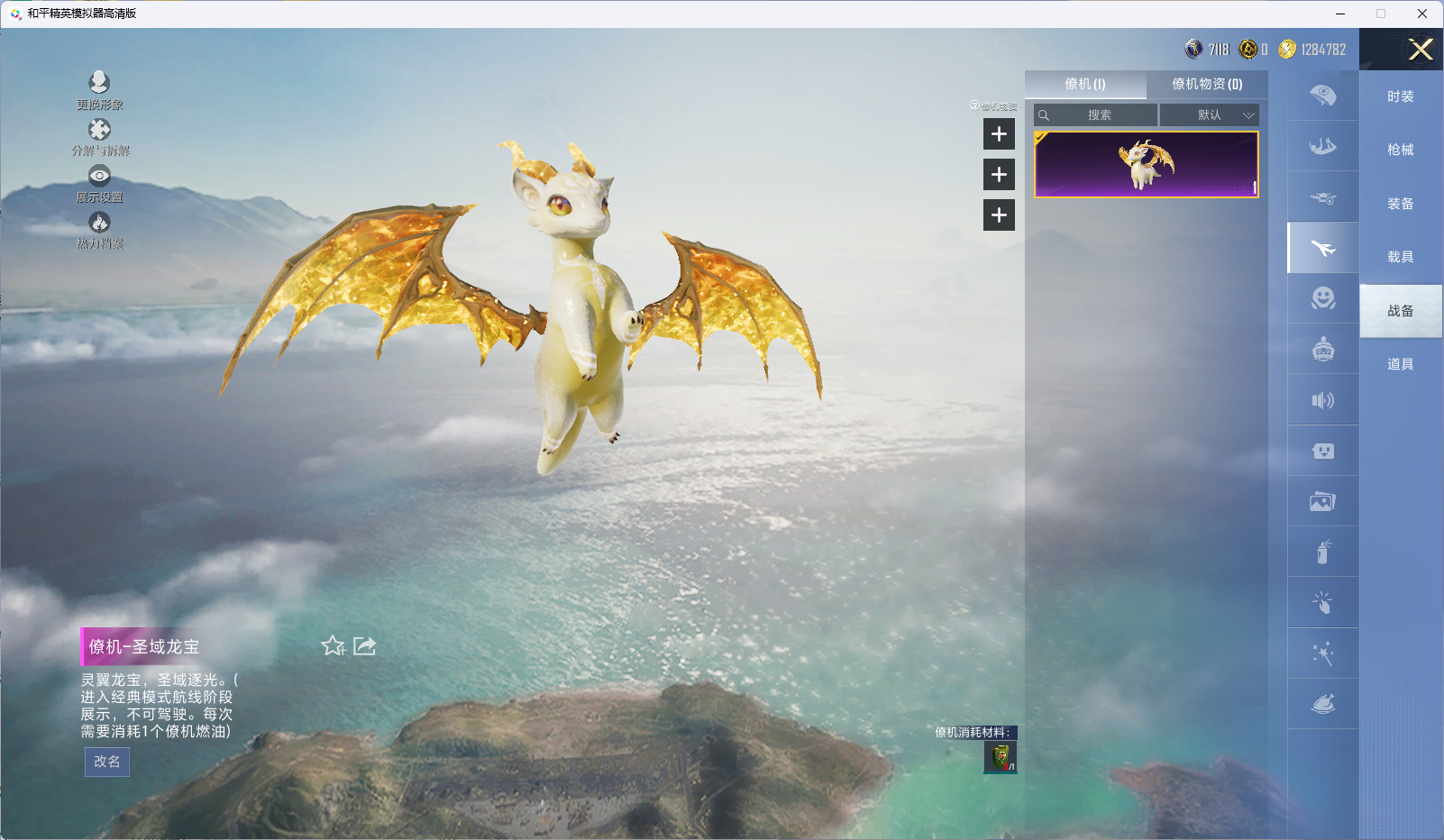Open the 时装 outfit category
The image size is (1444, 840).
pos(1400,96)
